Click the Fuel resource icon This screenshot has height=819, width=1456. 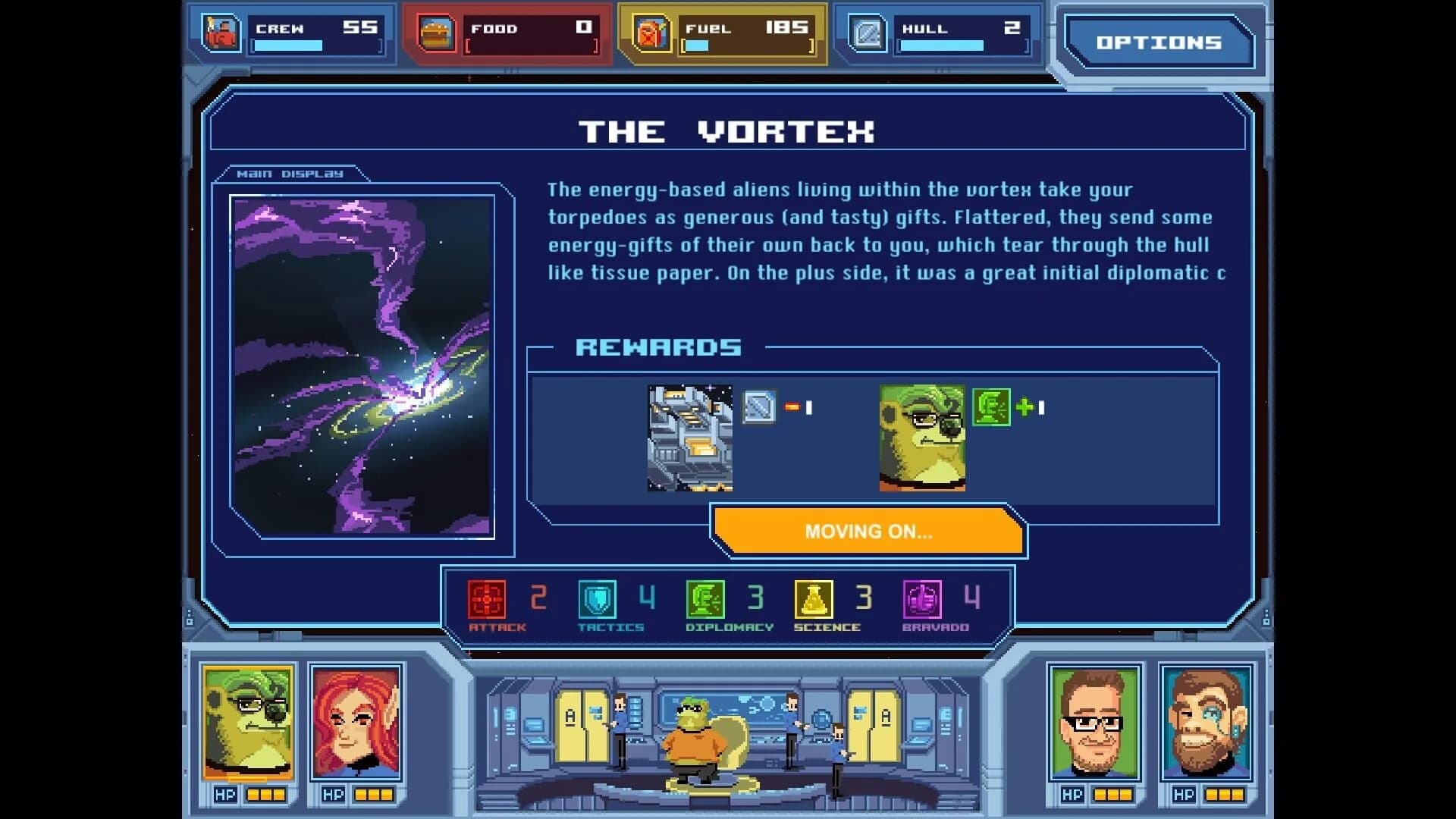point(650,32)
